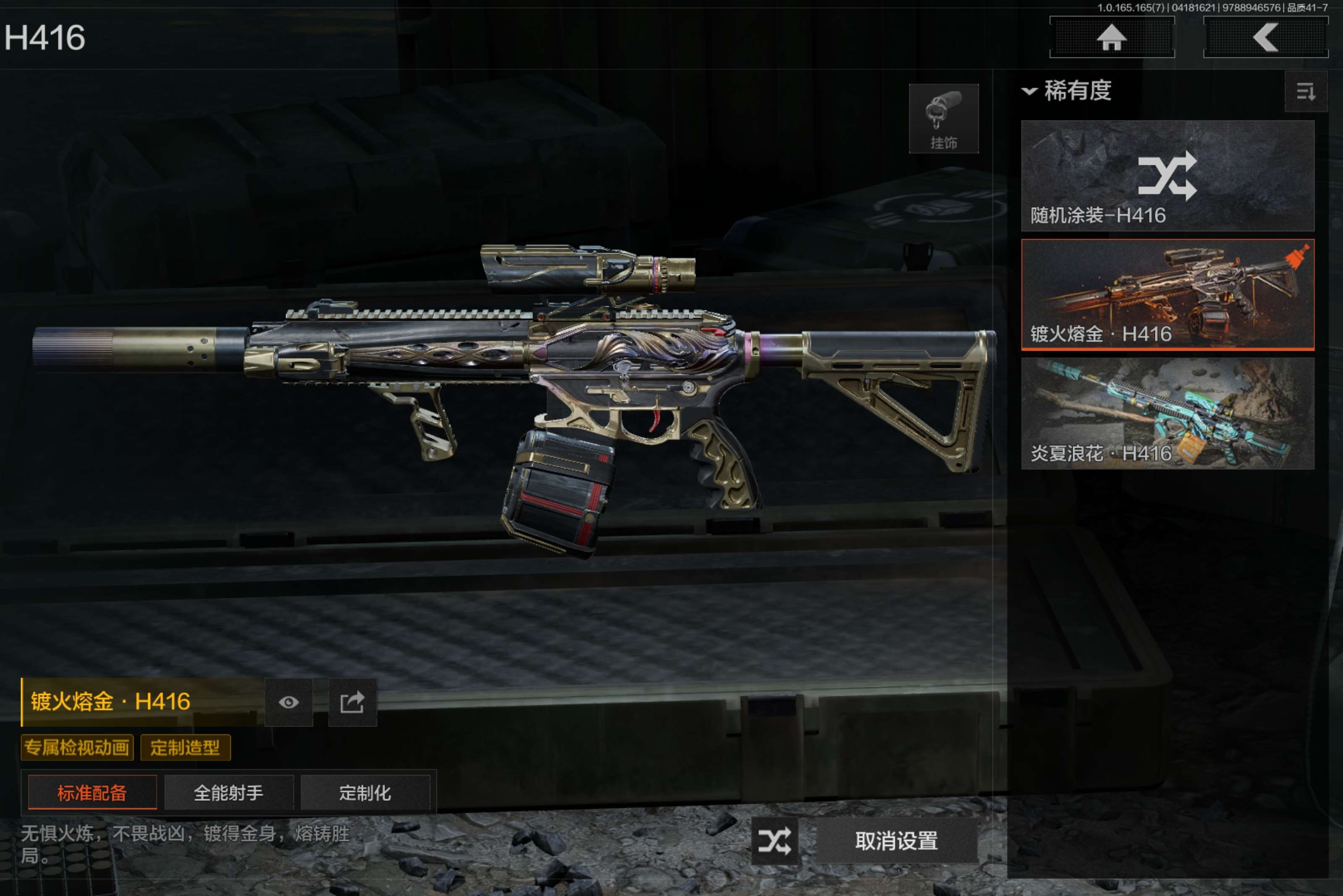Viewport: 1343px width, 896px height.
Task: Click the back arrow button
Action: pyautogui.click(x=1265, y=38)
